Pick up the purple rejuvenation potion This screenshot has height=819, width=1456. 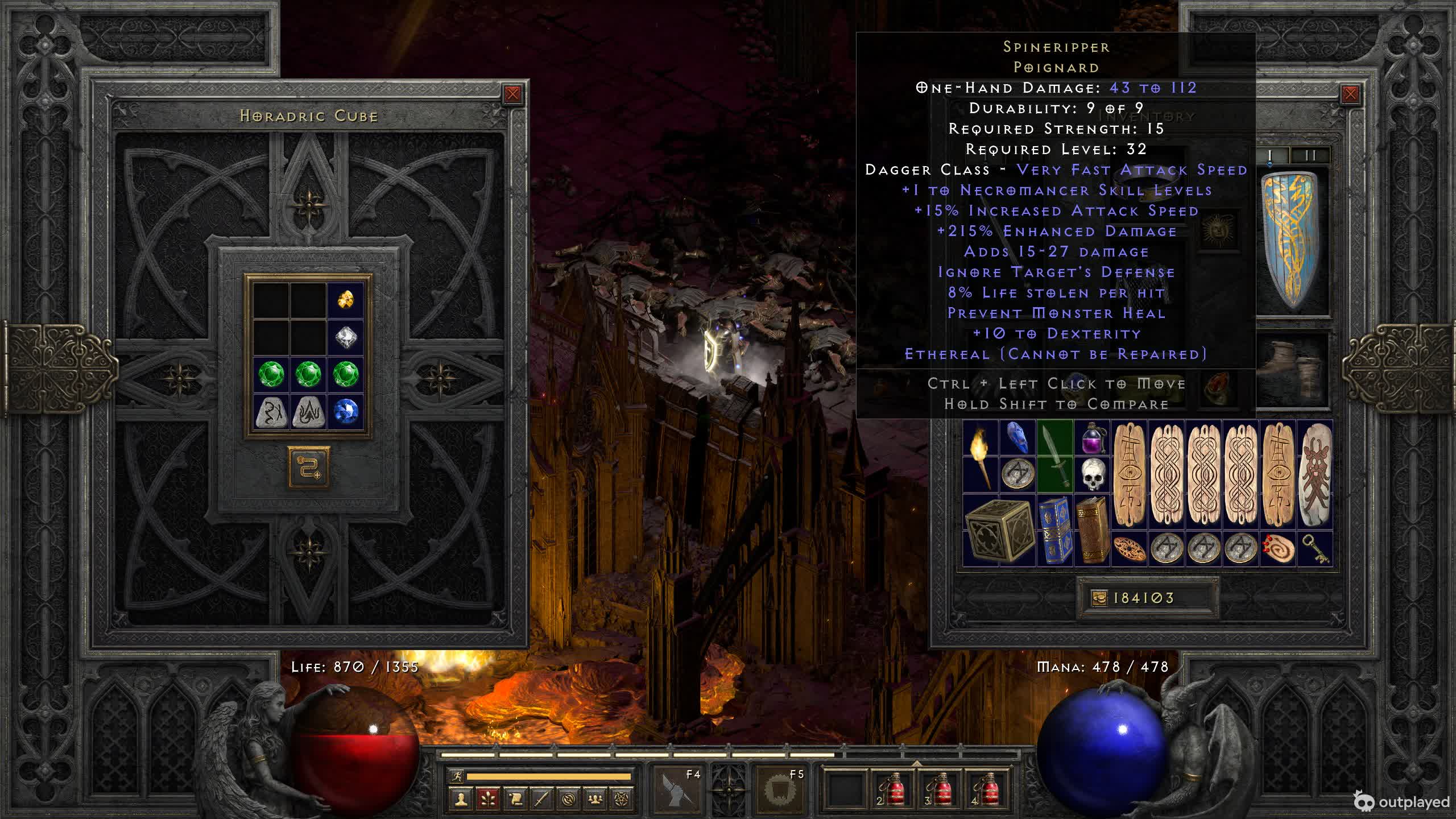tap(1093, 438)
